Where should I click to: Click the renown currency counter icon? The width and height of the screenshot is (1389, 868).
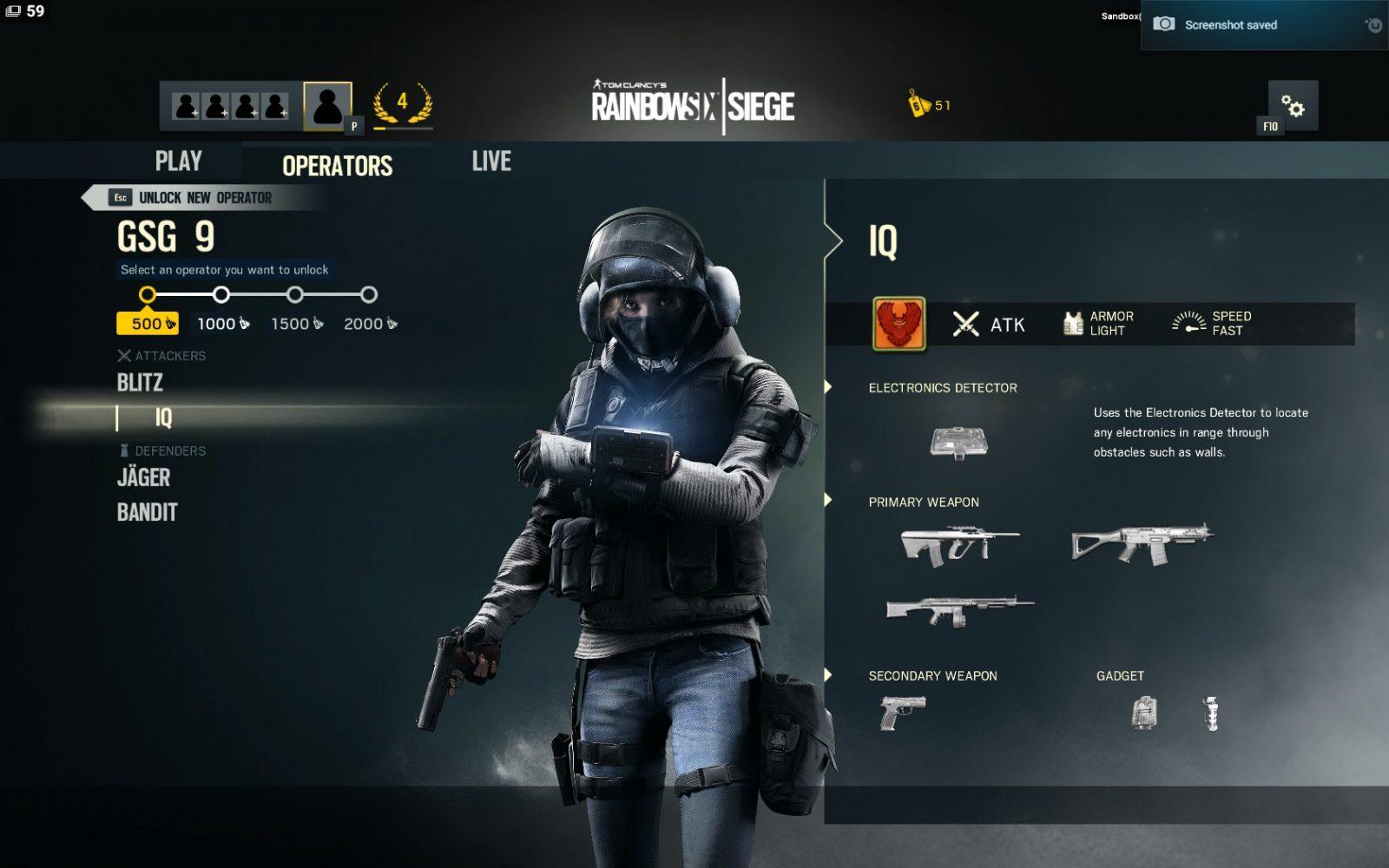point(919,105)
